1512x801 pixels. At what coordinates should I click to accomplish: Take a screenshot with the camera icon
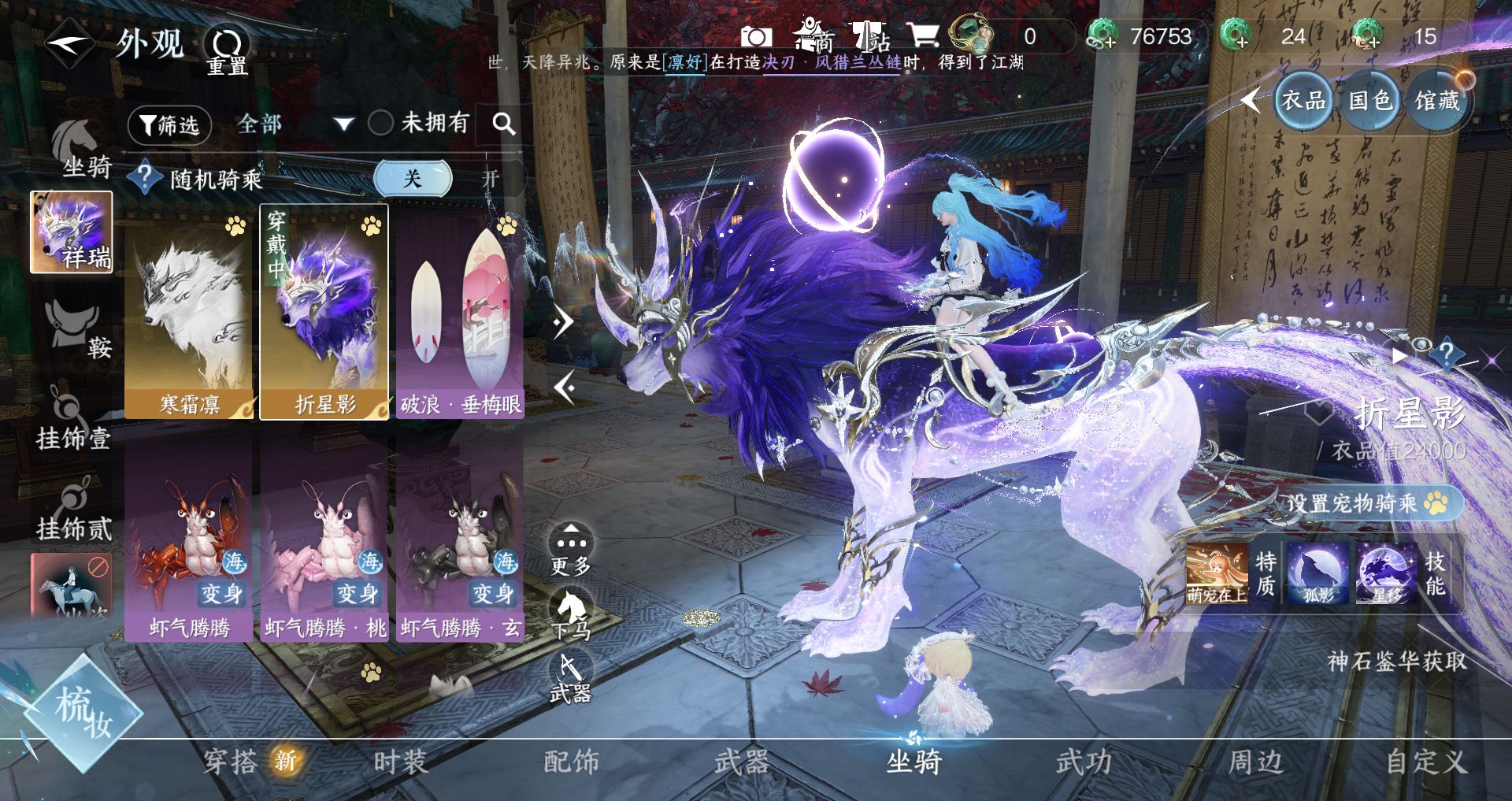pos(756,37)
